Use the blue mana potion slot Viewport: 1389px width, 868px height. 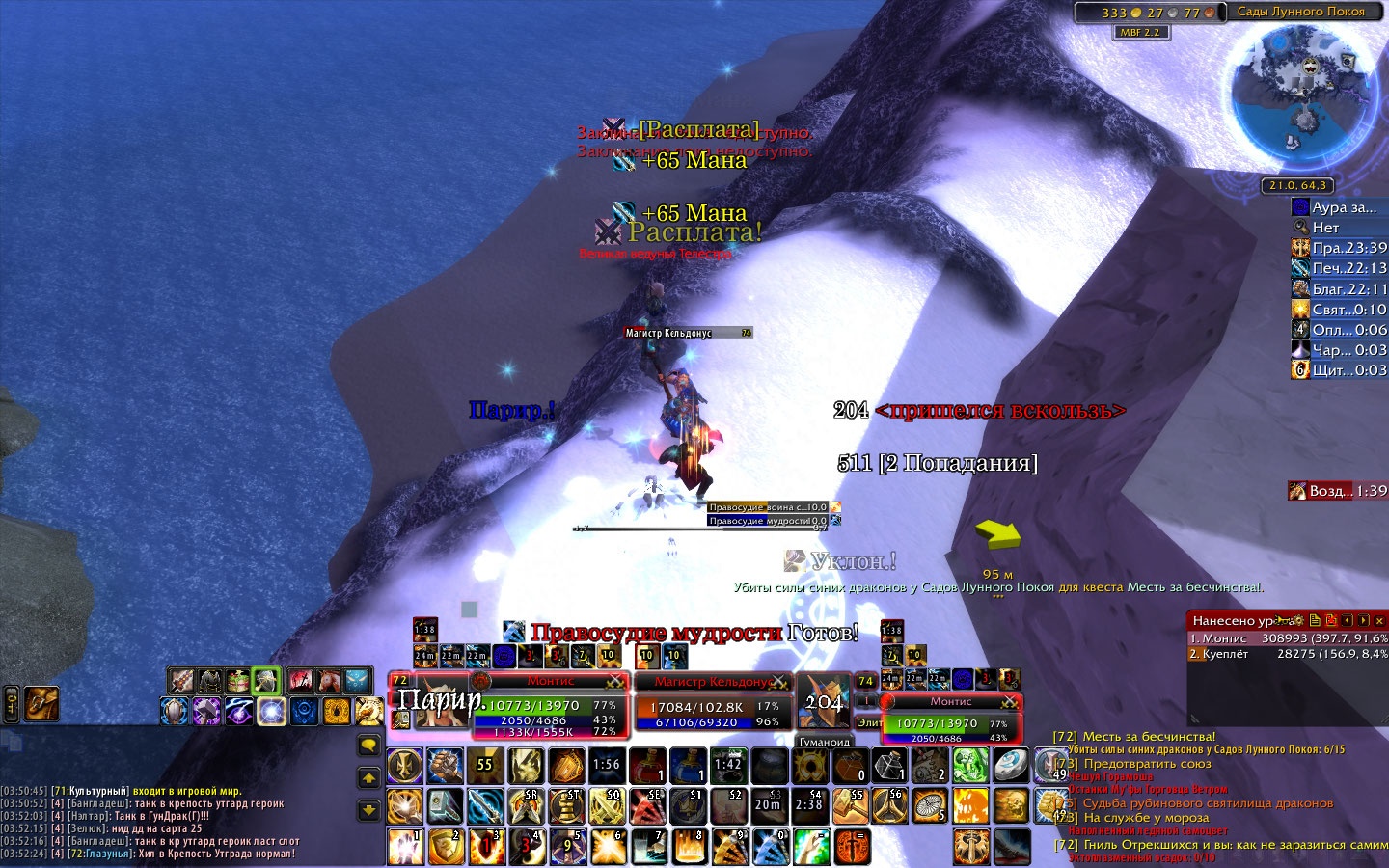[687, 767]
